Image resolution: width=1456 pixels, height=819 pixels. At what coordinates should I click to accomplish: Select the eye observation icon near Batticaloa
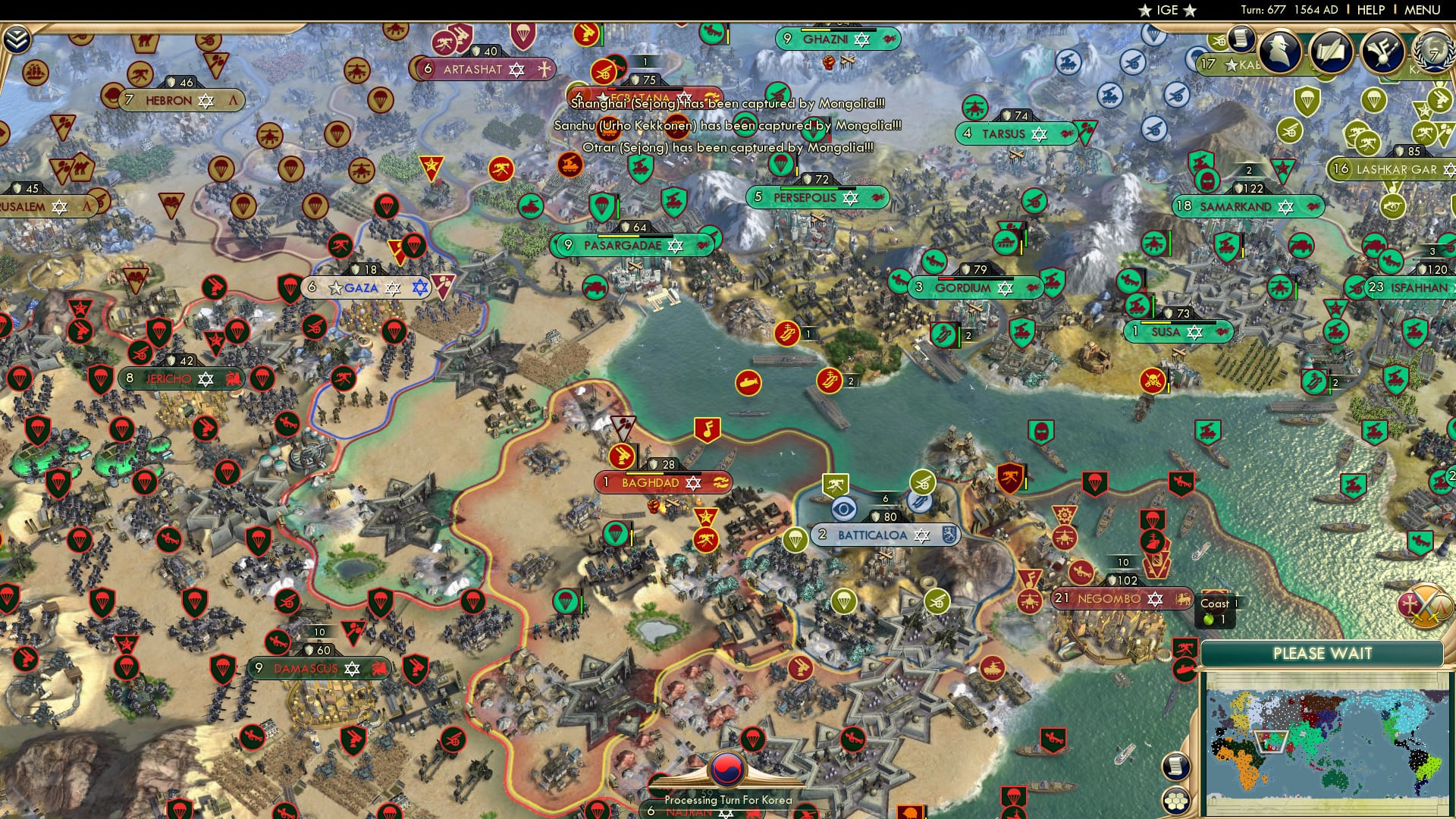point(843,509)
